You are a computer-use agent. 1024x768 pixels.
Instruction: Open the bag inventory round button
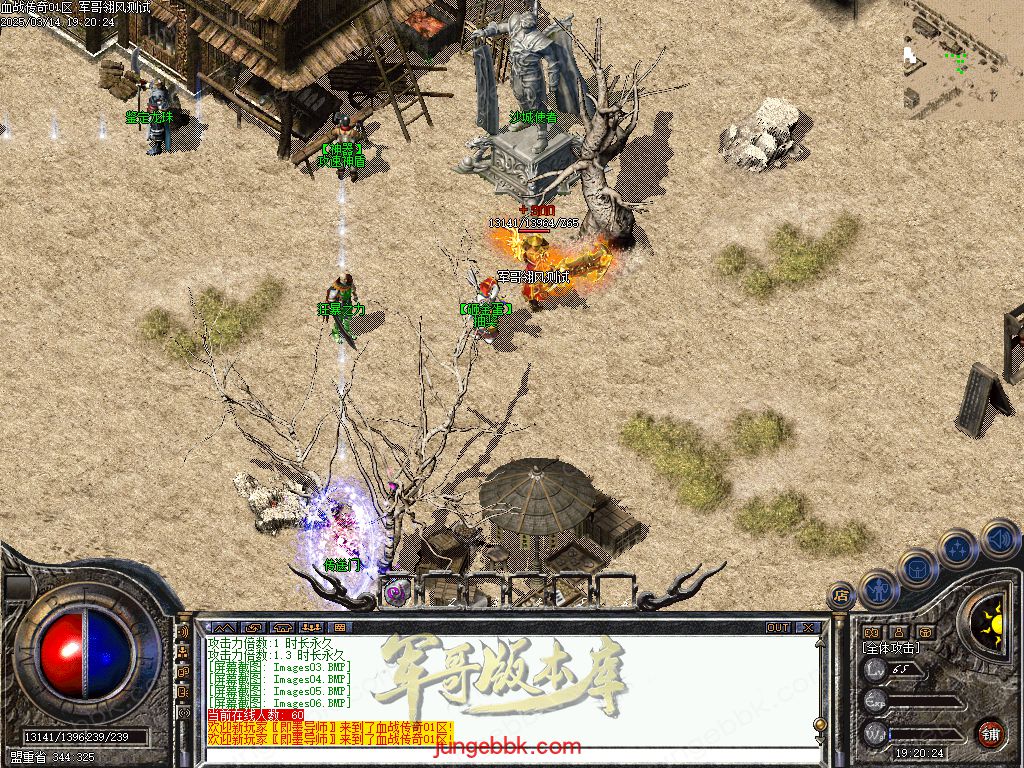[917, 568]
